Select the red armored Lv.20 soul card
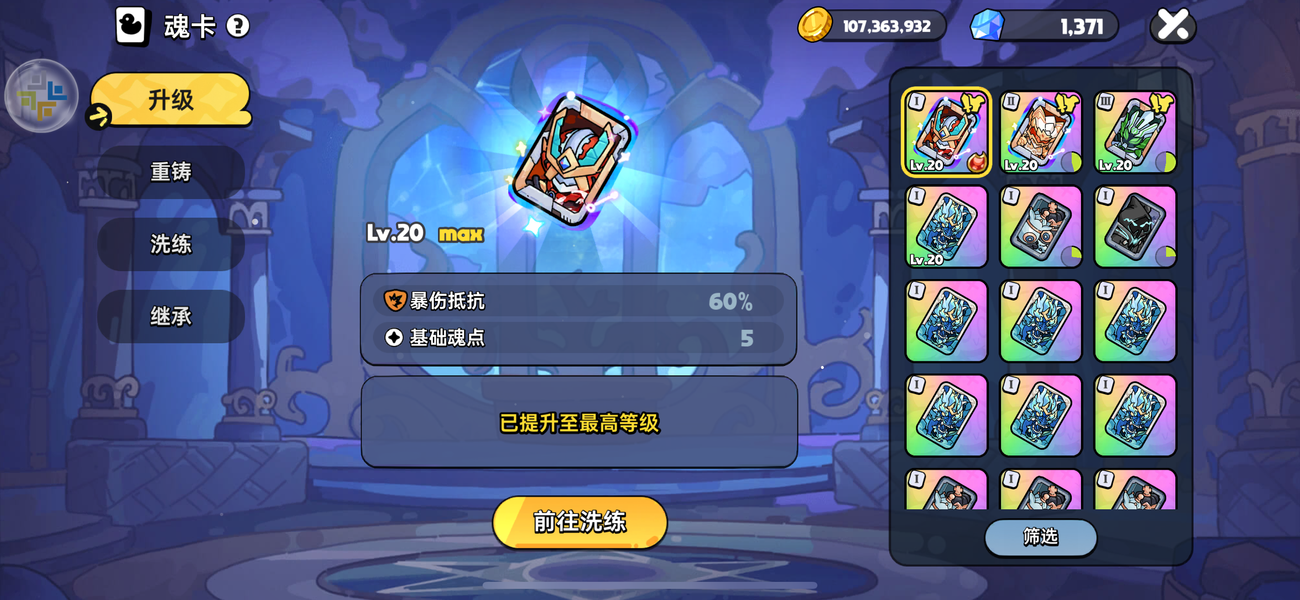The height and width of the screenshot is (600, 1300). [946, 132]
